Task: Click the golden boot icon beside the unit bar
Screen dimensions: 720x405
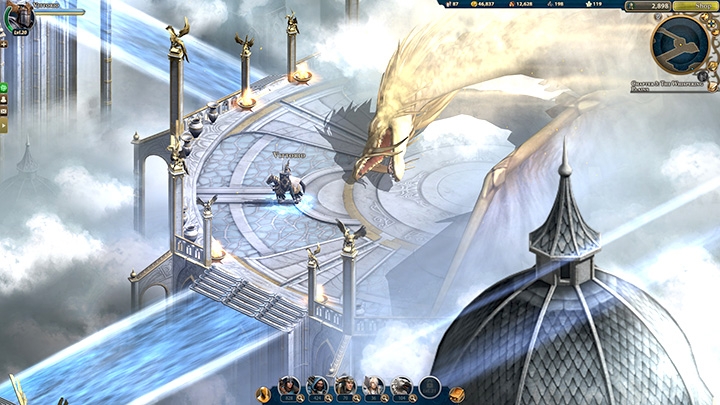Action: (264, 393)
